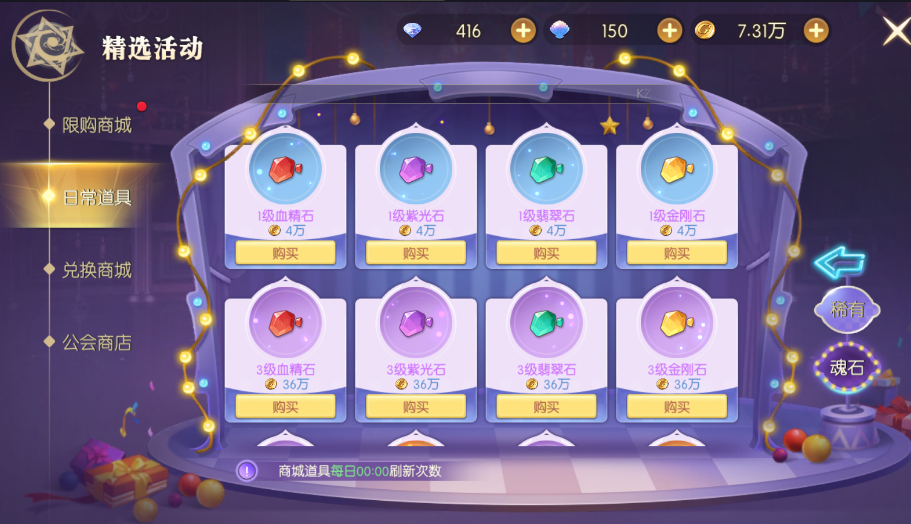Add more white diamonds with plus button
The image size is (911, 524).
[x=523, y=31]
